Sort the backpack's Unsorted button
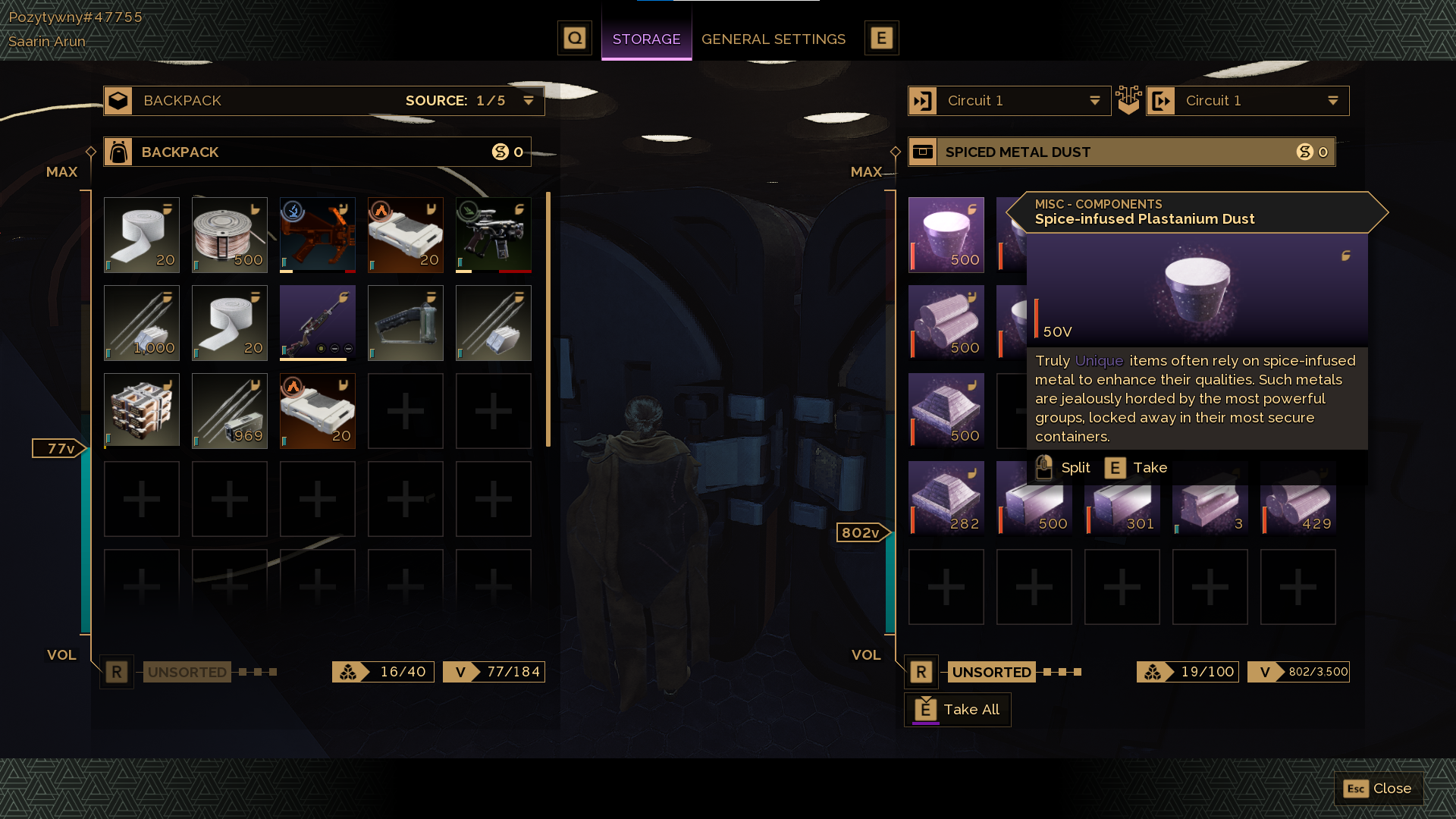 click(x=187, y=672)
